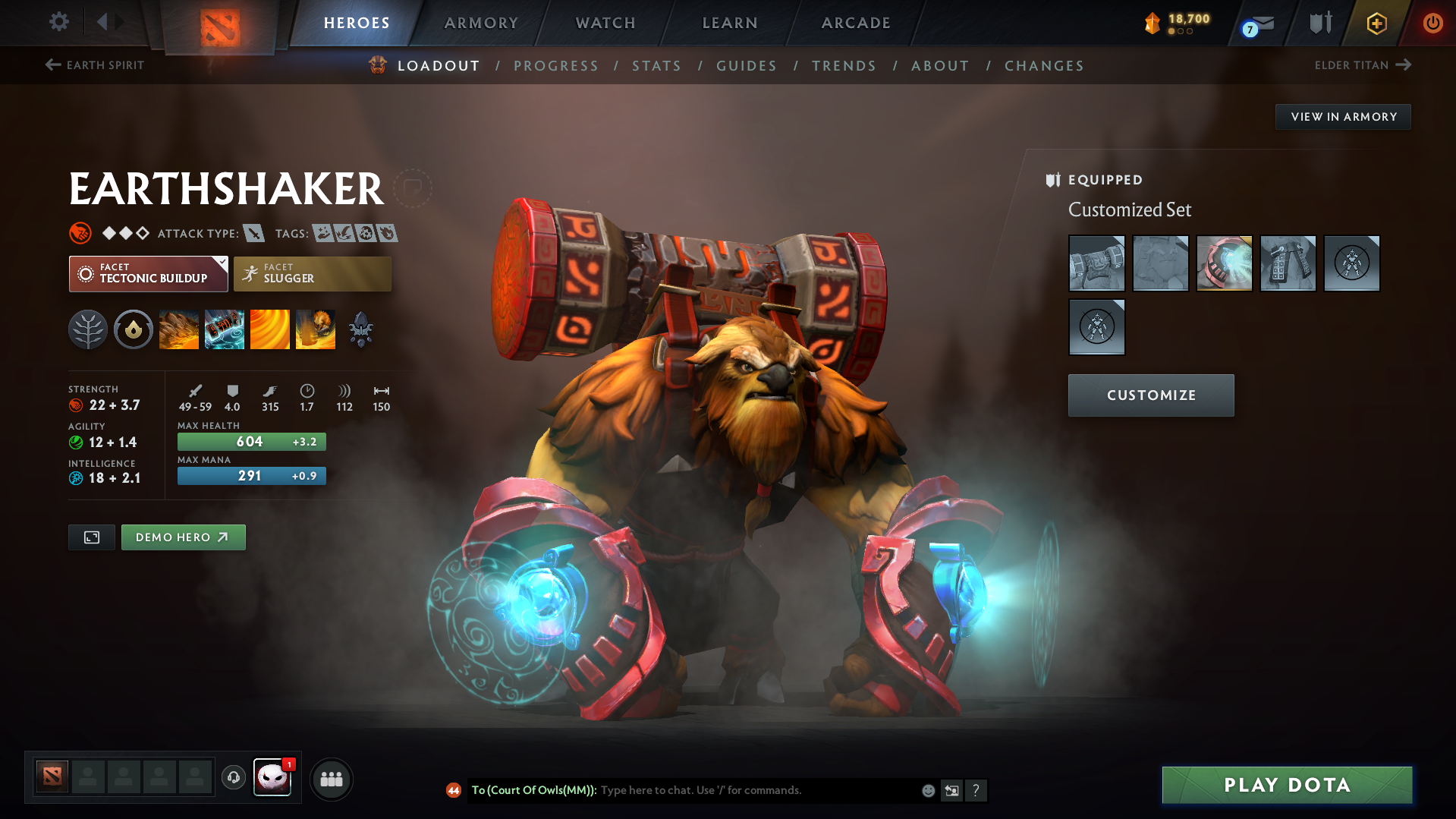
Task: Open the chat emoticon picker
Action: [927, 790]
